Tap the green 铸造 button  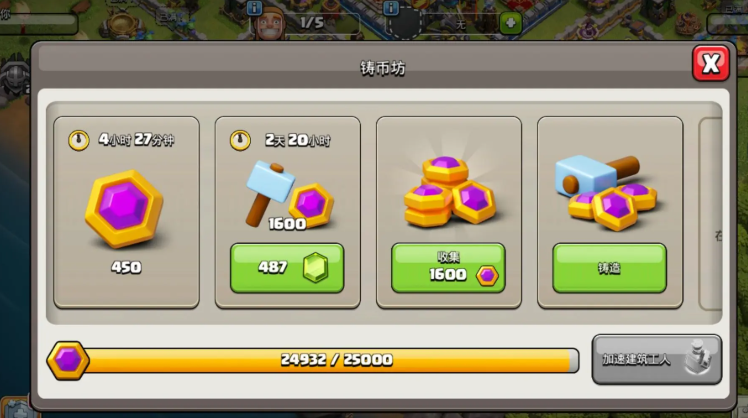(609, 268)
